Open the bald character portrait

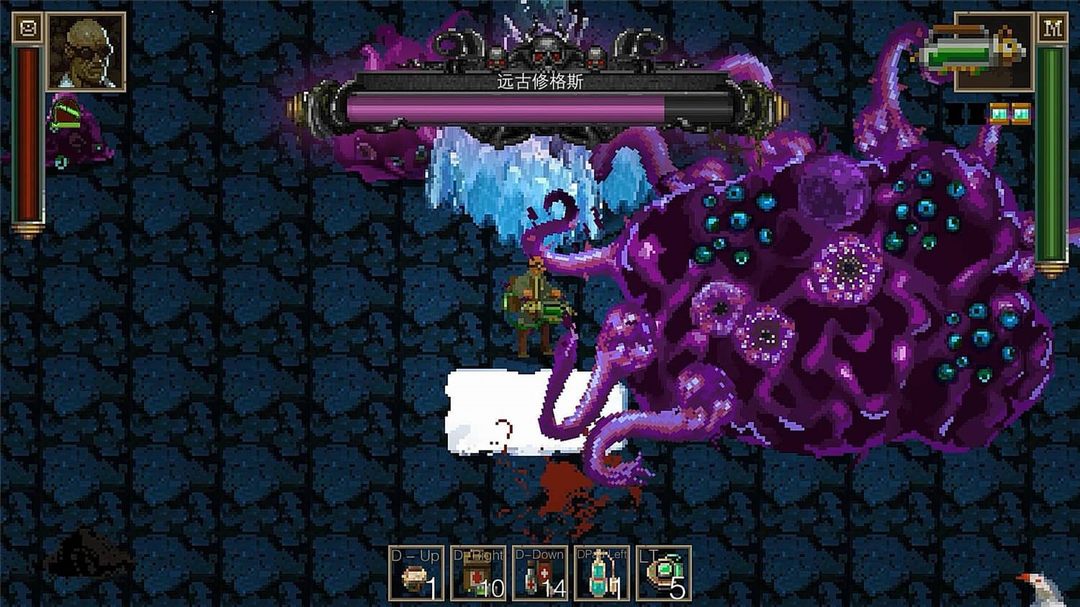pos(85,52)
